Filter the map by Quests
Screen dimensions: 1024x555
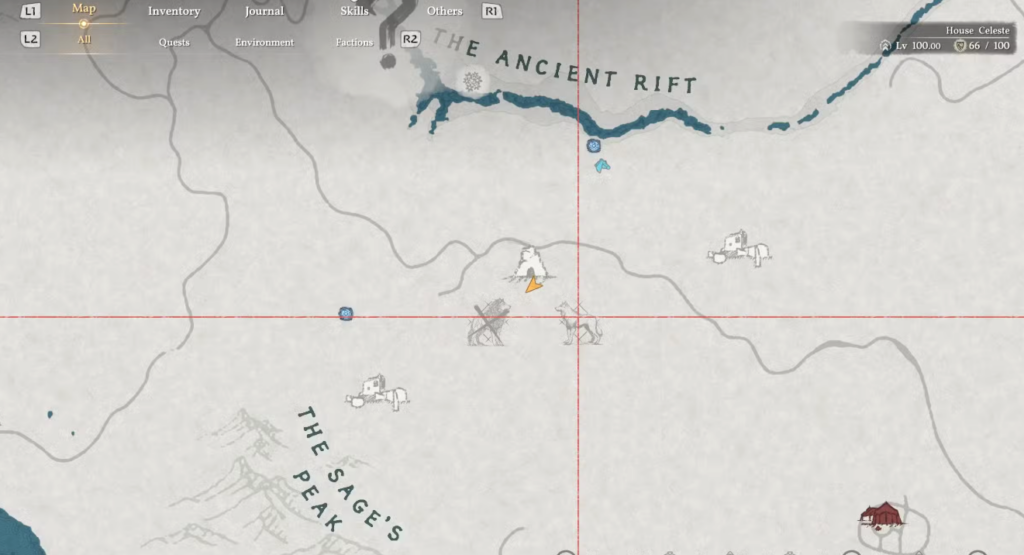click(174, 42)
